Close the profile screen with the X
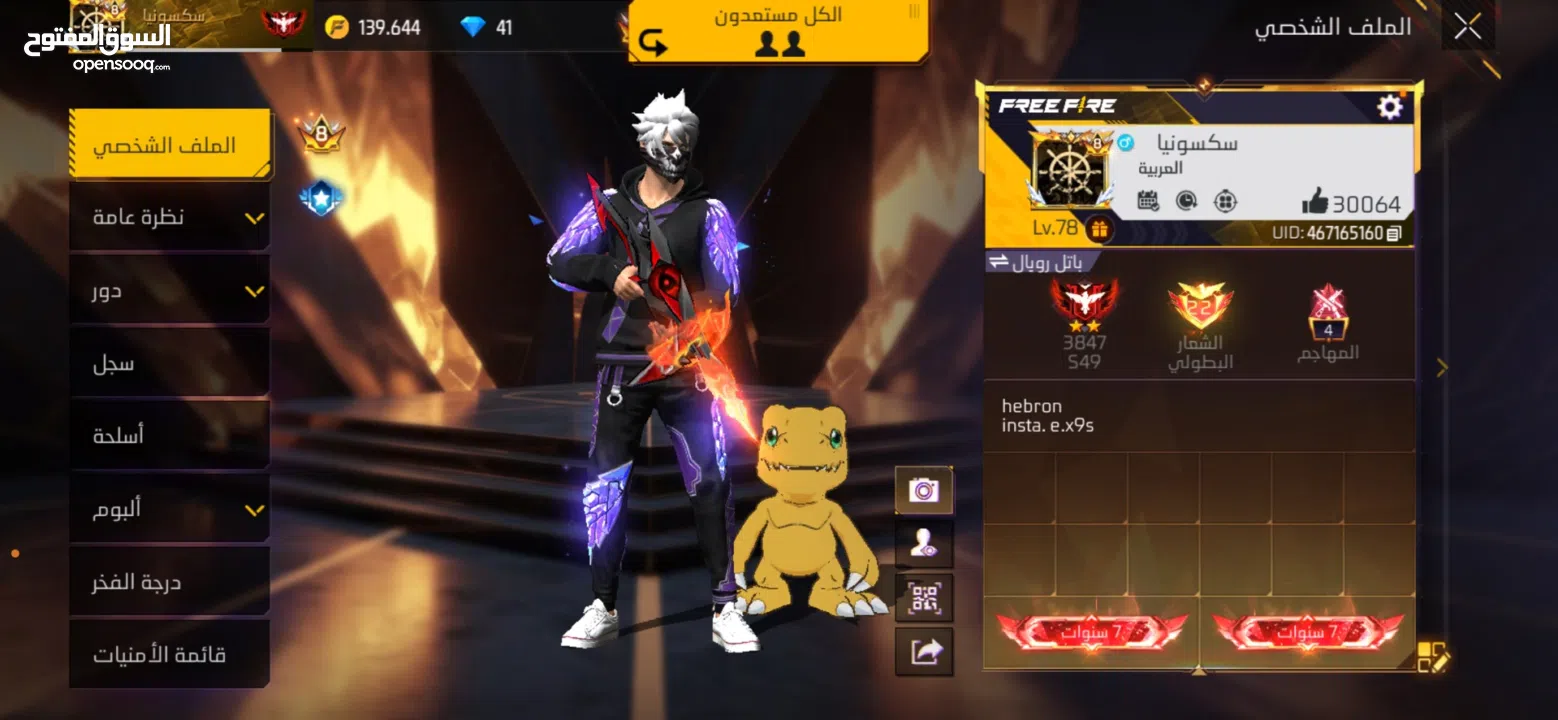 (1467, 27)
